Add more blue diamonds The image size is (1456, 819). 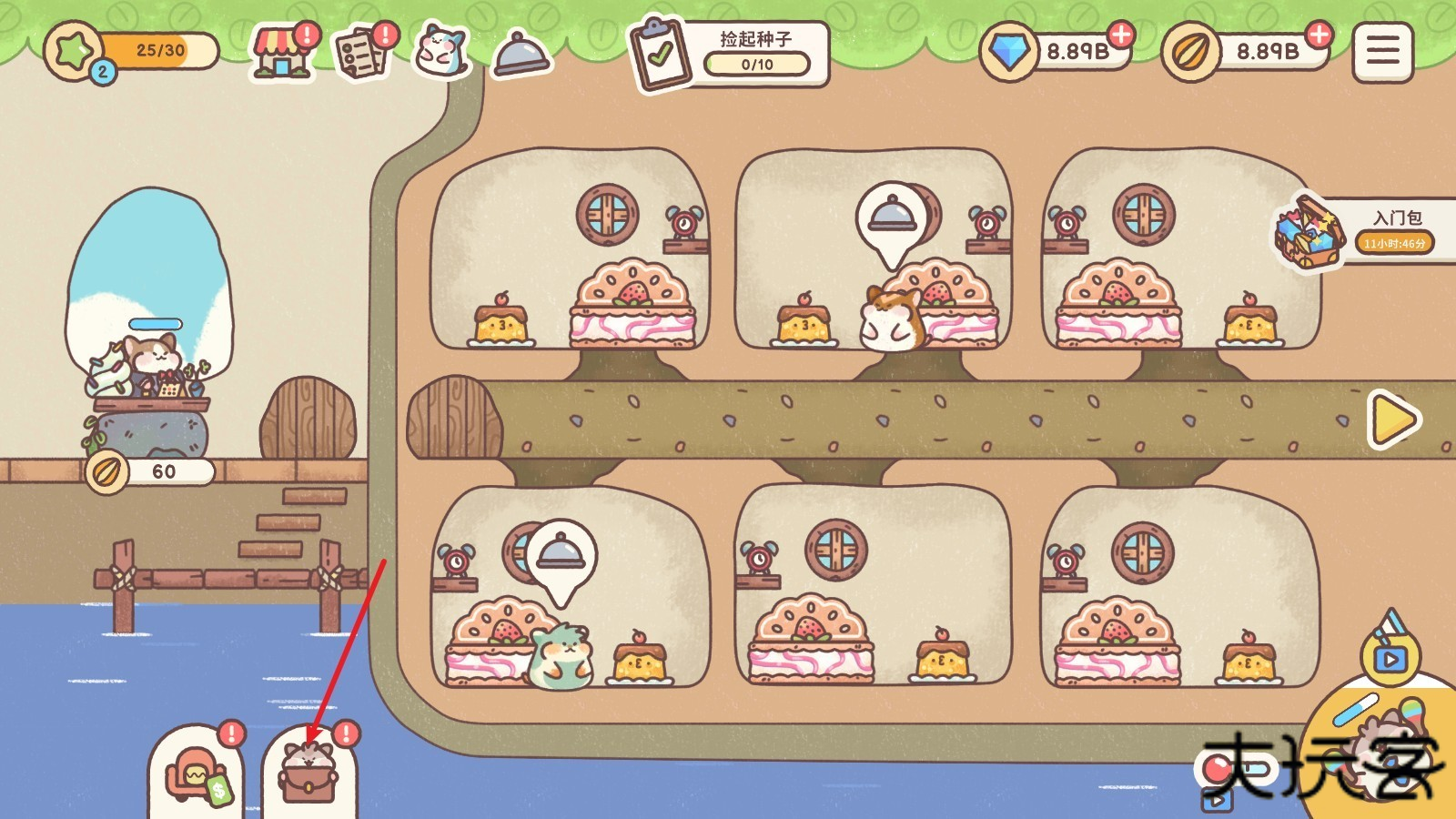coord(1121,35)
